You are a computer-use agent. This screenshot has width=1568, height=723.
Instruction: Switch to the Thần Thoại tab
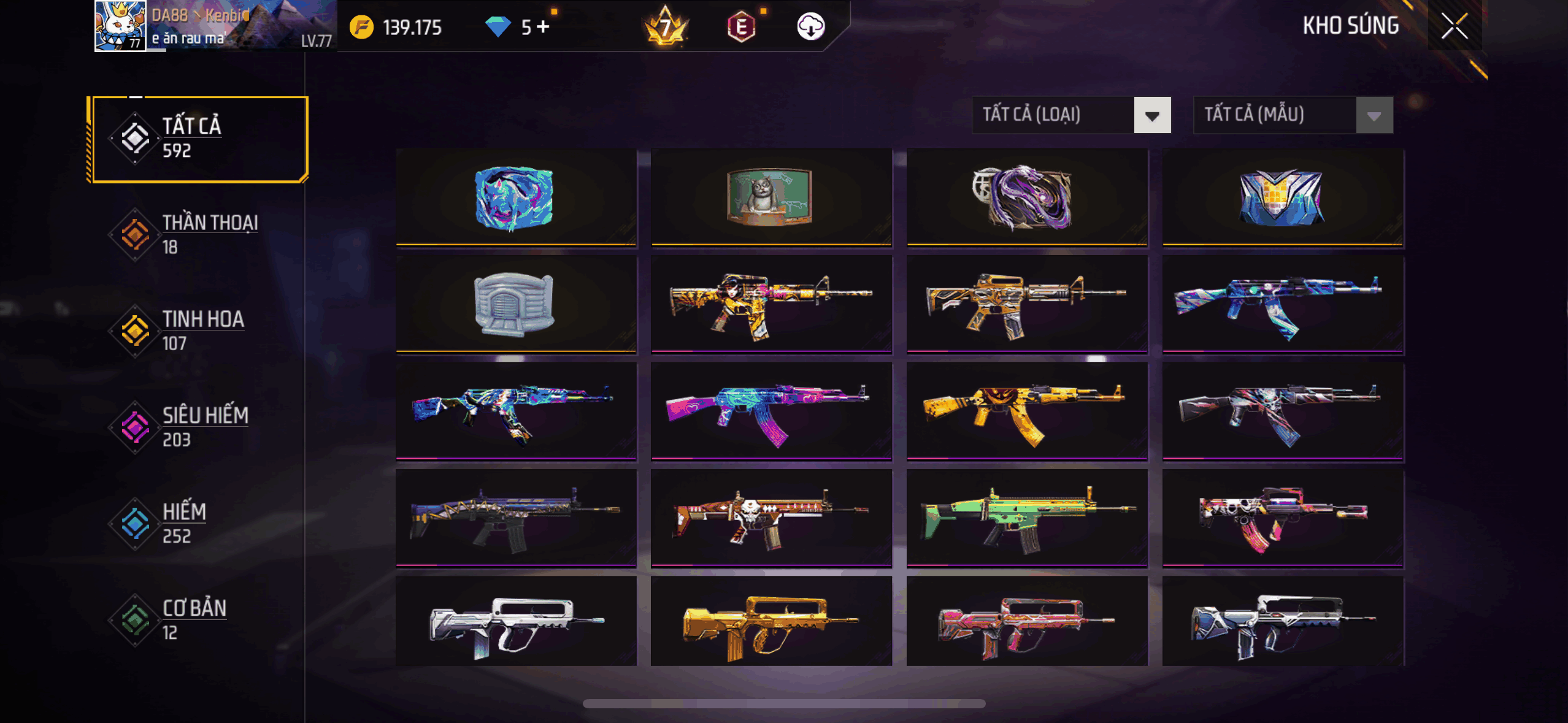pos(198,234)
